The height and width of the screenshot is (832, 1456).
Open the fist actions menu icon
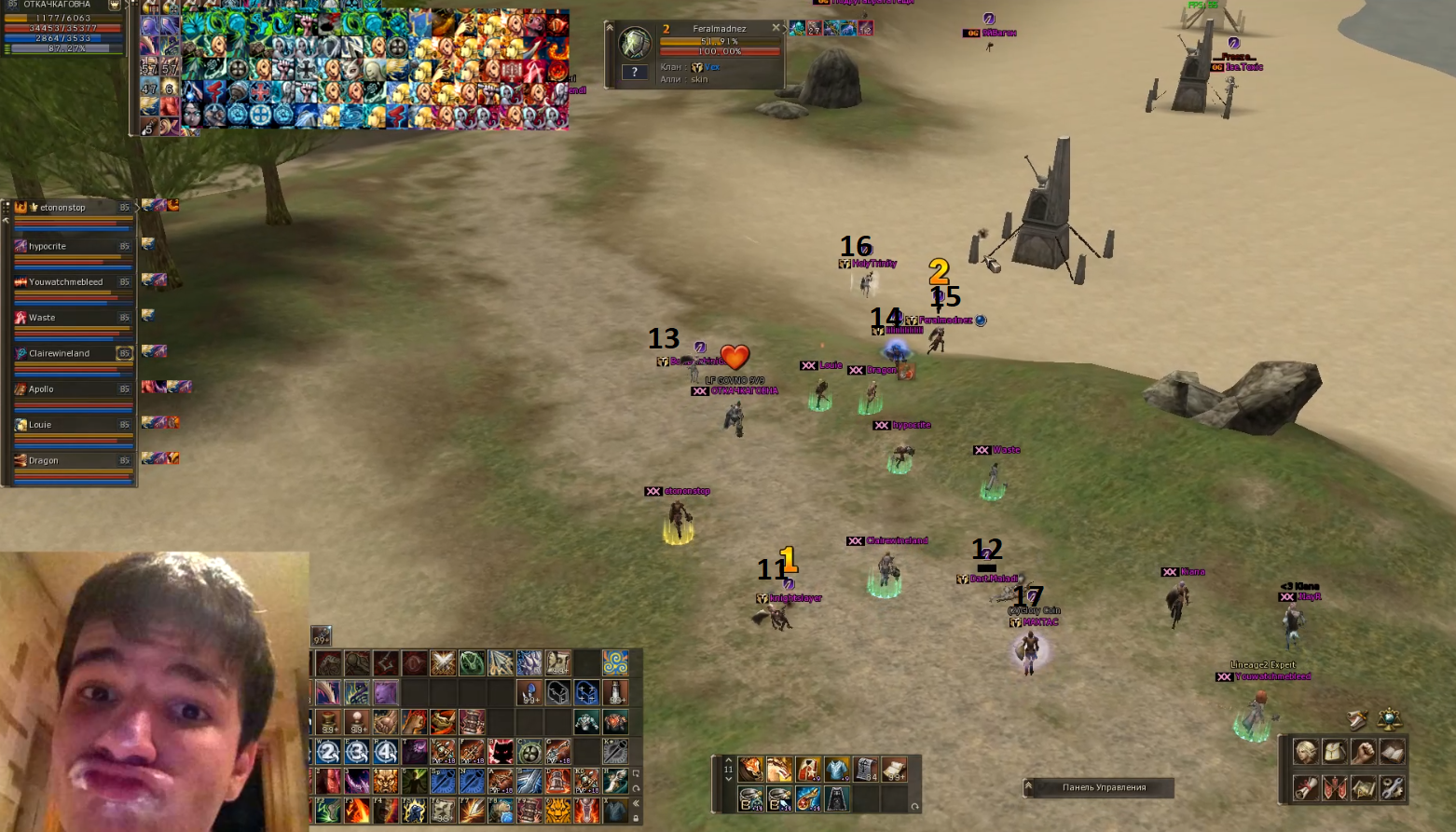1364,752
